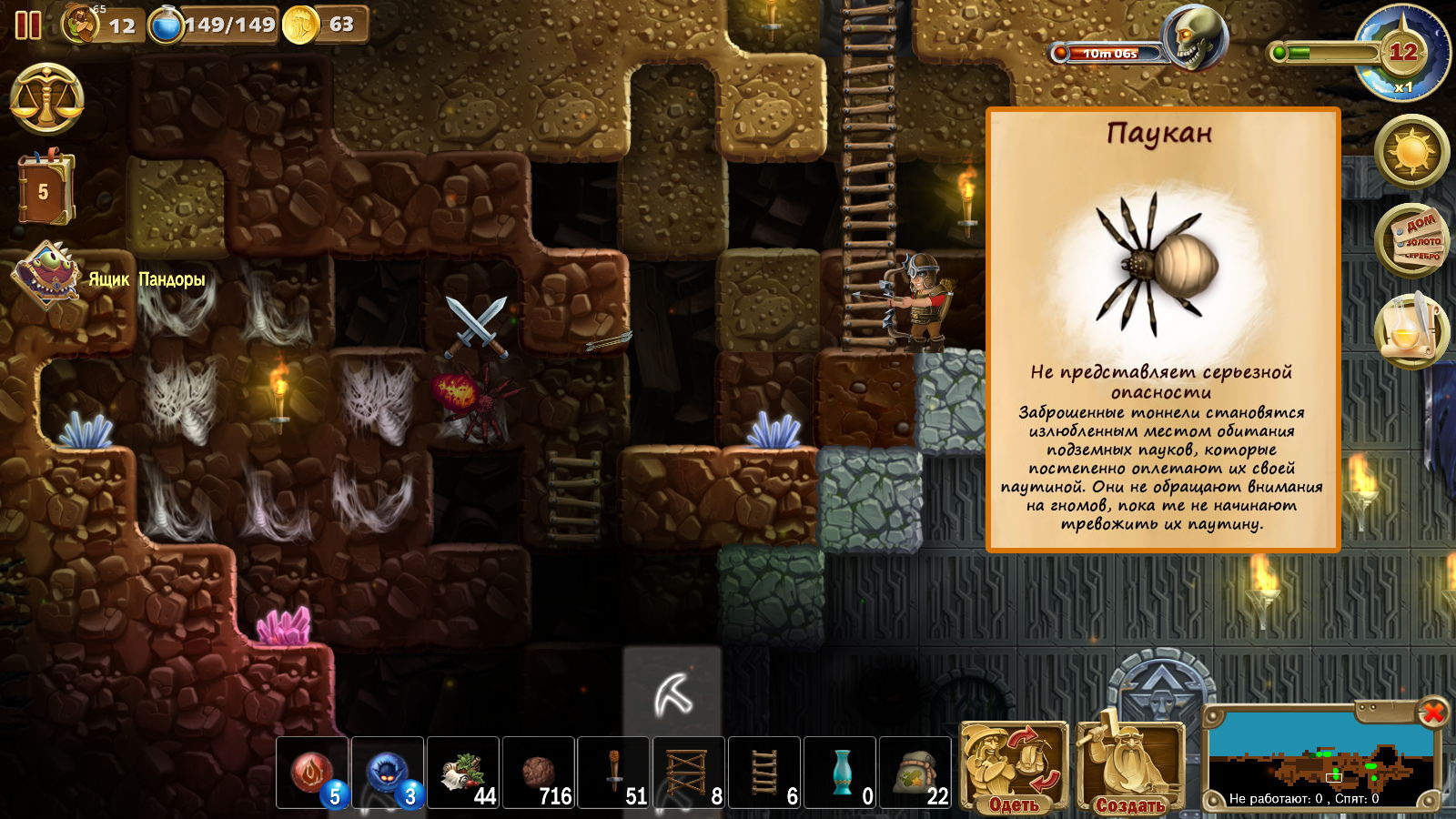Open the golden scales balance menu
Viewport: 1456px width, 819px height.
pos(46,100)
